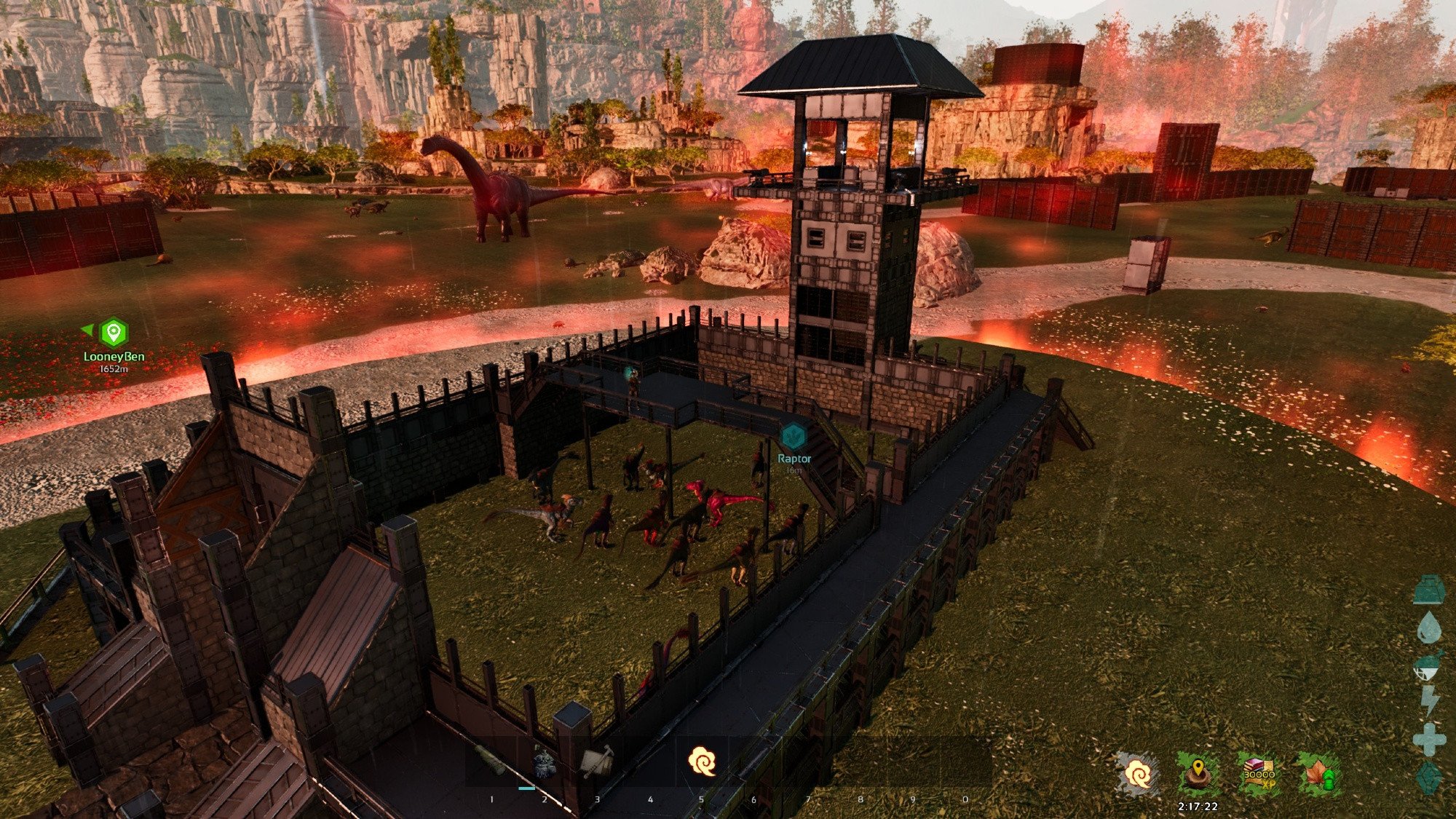Click the health cross status icon
The image size is (1456, 819).
coord(1428,738)
